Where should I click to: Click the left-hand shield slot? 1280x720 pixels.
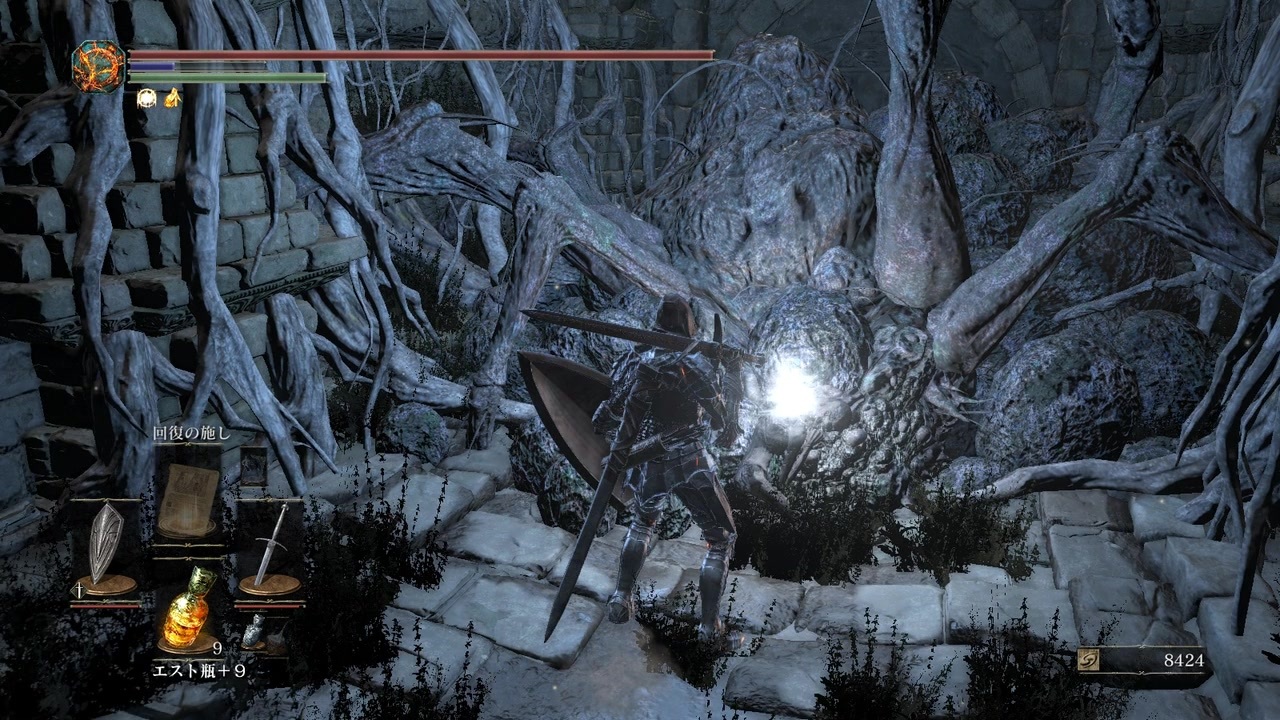(104, 547)
